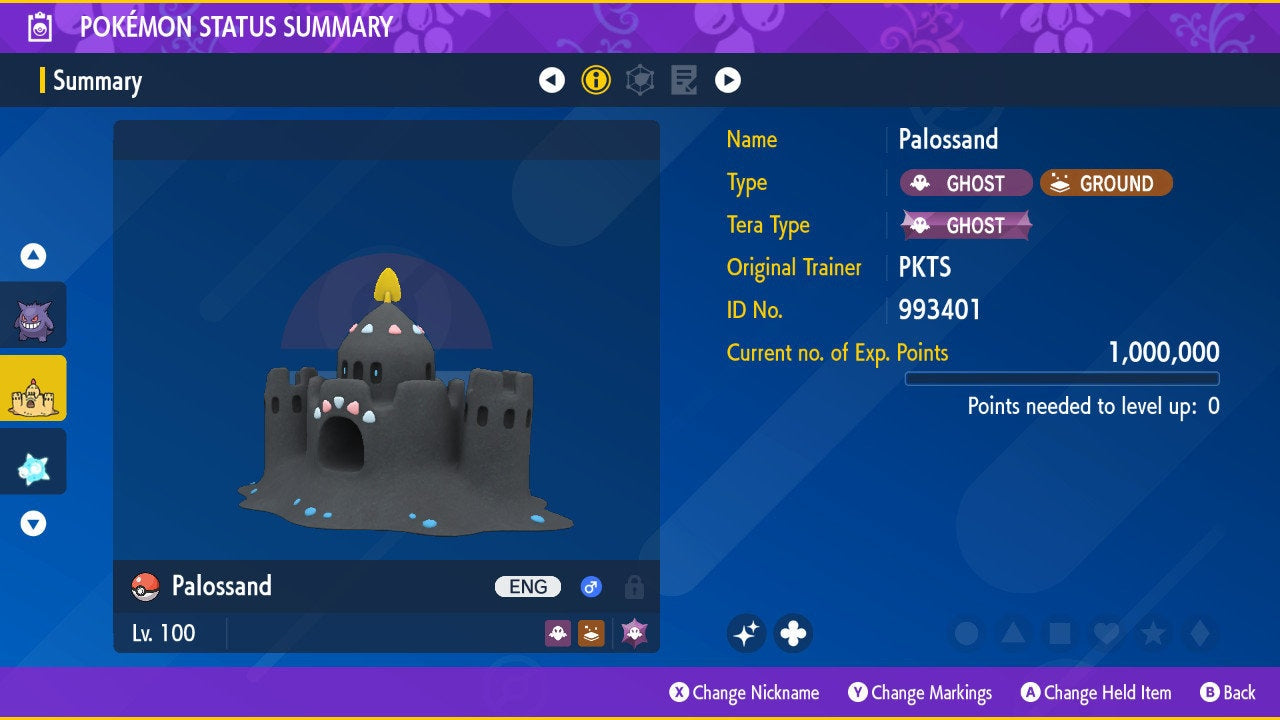Go to the previous summary page arrow
The width and height of the screenshot is (1280, 720).
coord(552,80)
